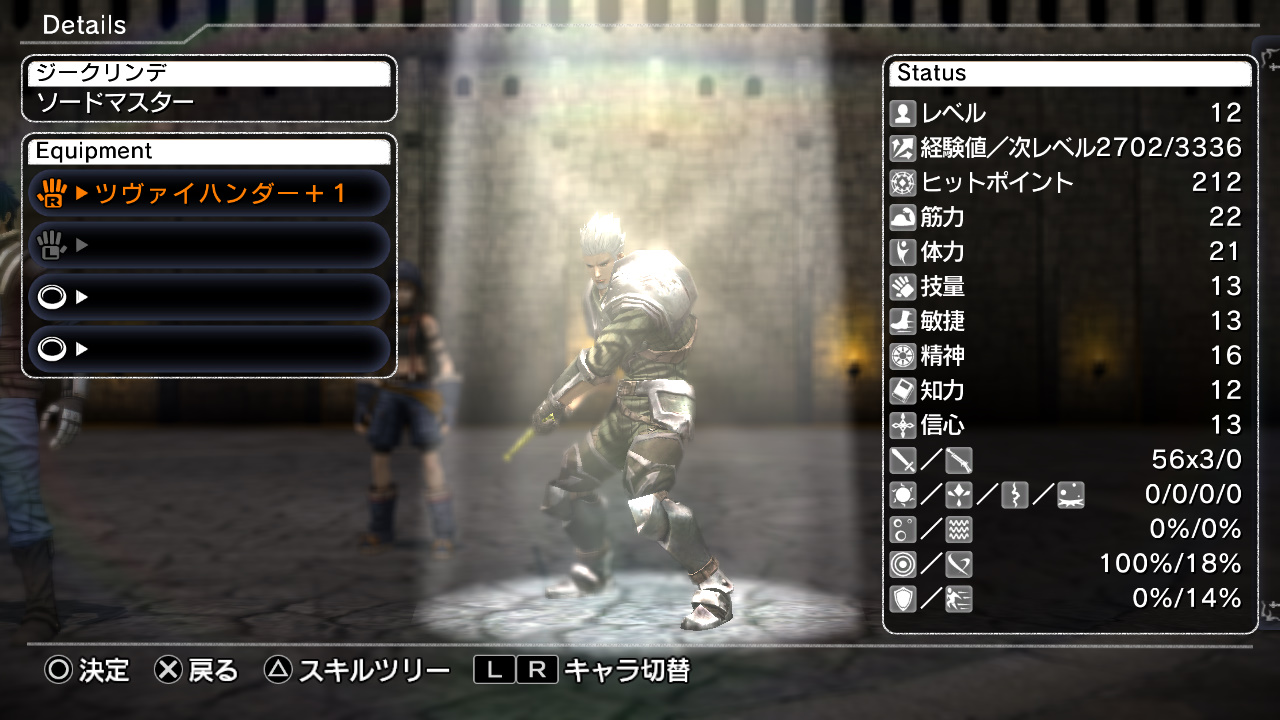
Task: Expand the ツヴァイハンダー＋1 weapon entry
Action: 208,192
